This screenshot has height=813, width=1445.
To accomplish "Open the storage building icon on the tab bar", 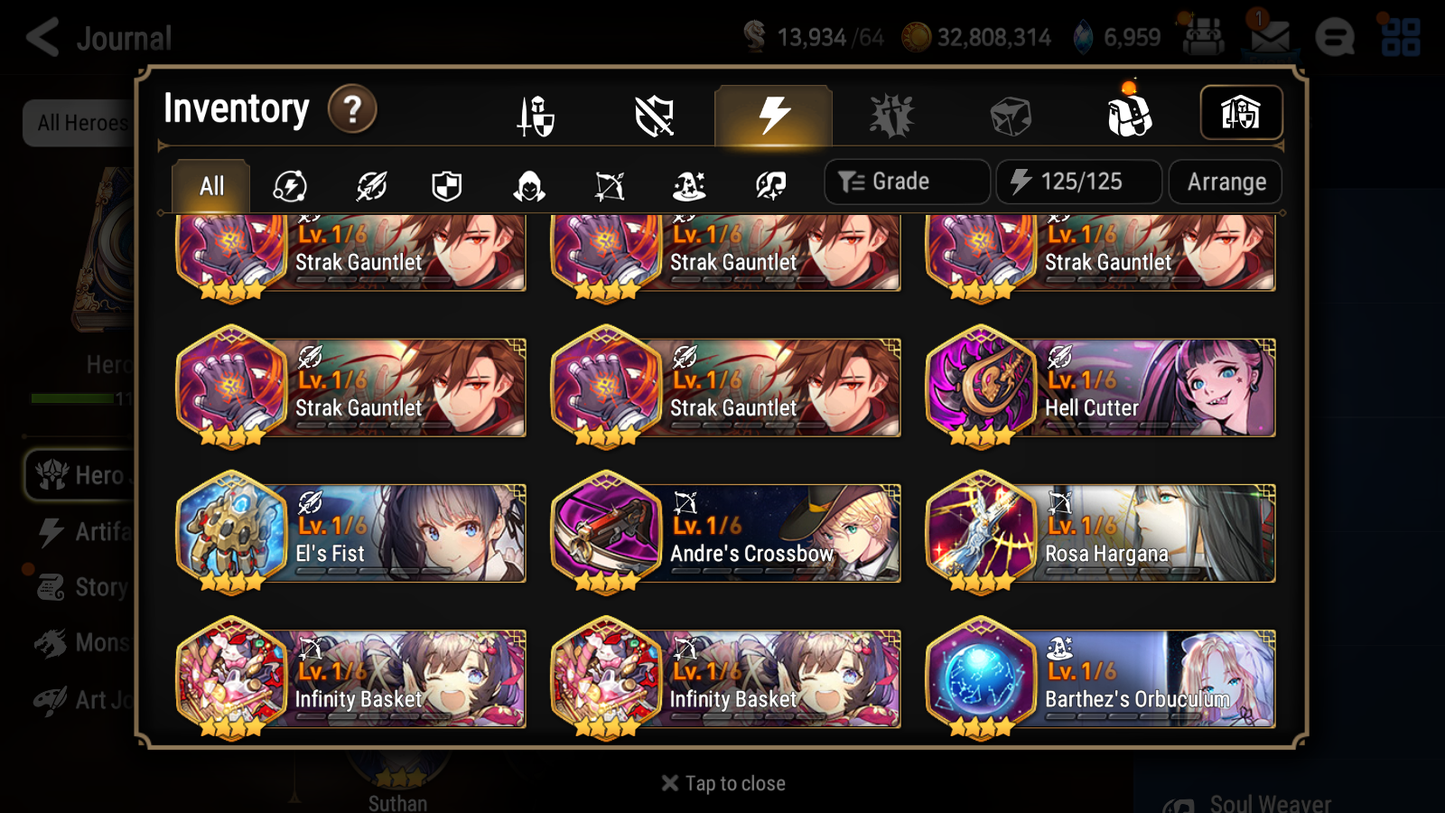I will coord(1241,113).
